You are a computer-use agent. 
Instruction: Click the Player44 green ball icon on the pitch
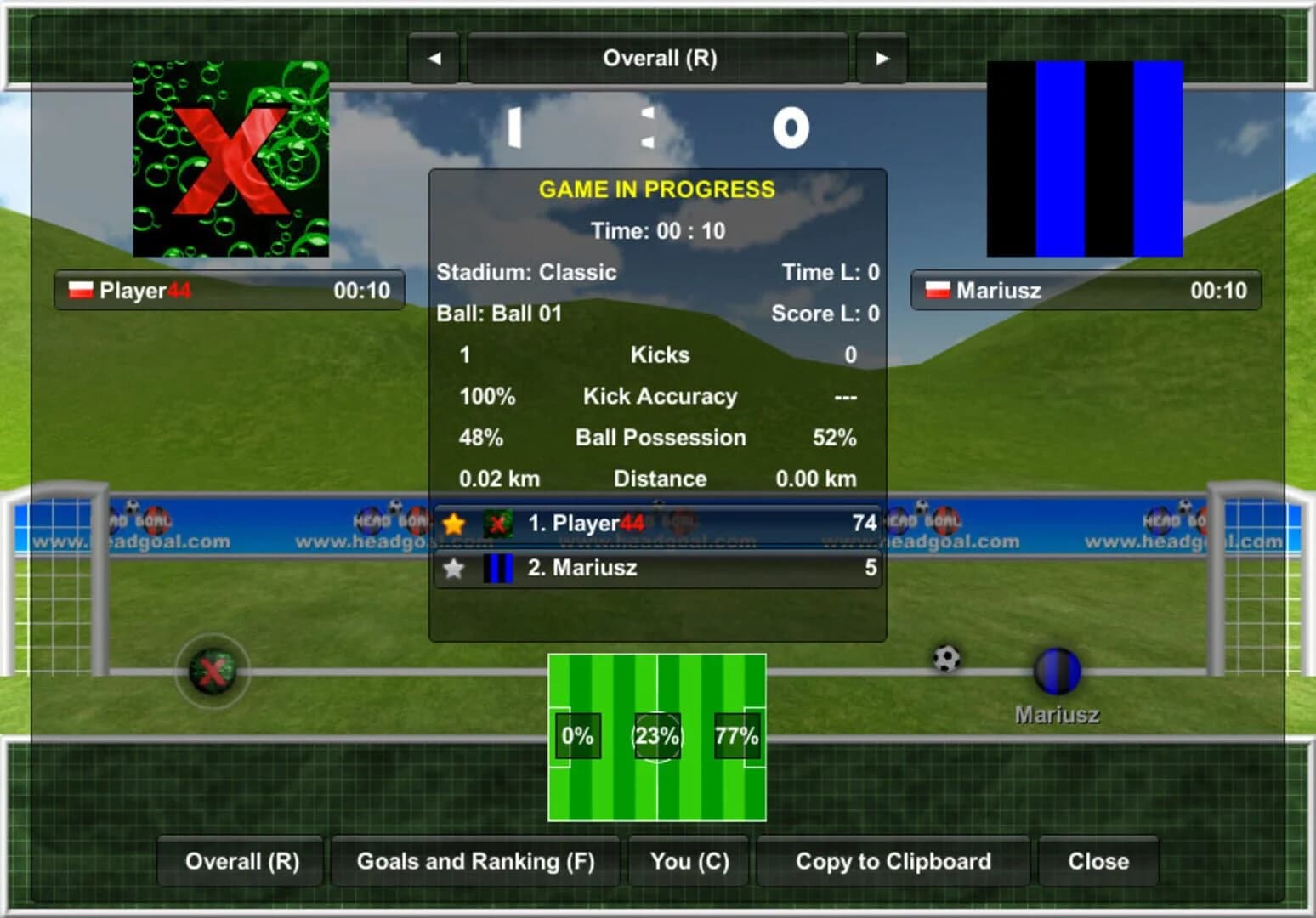pos(213,673)
